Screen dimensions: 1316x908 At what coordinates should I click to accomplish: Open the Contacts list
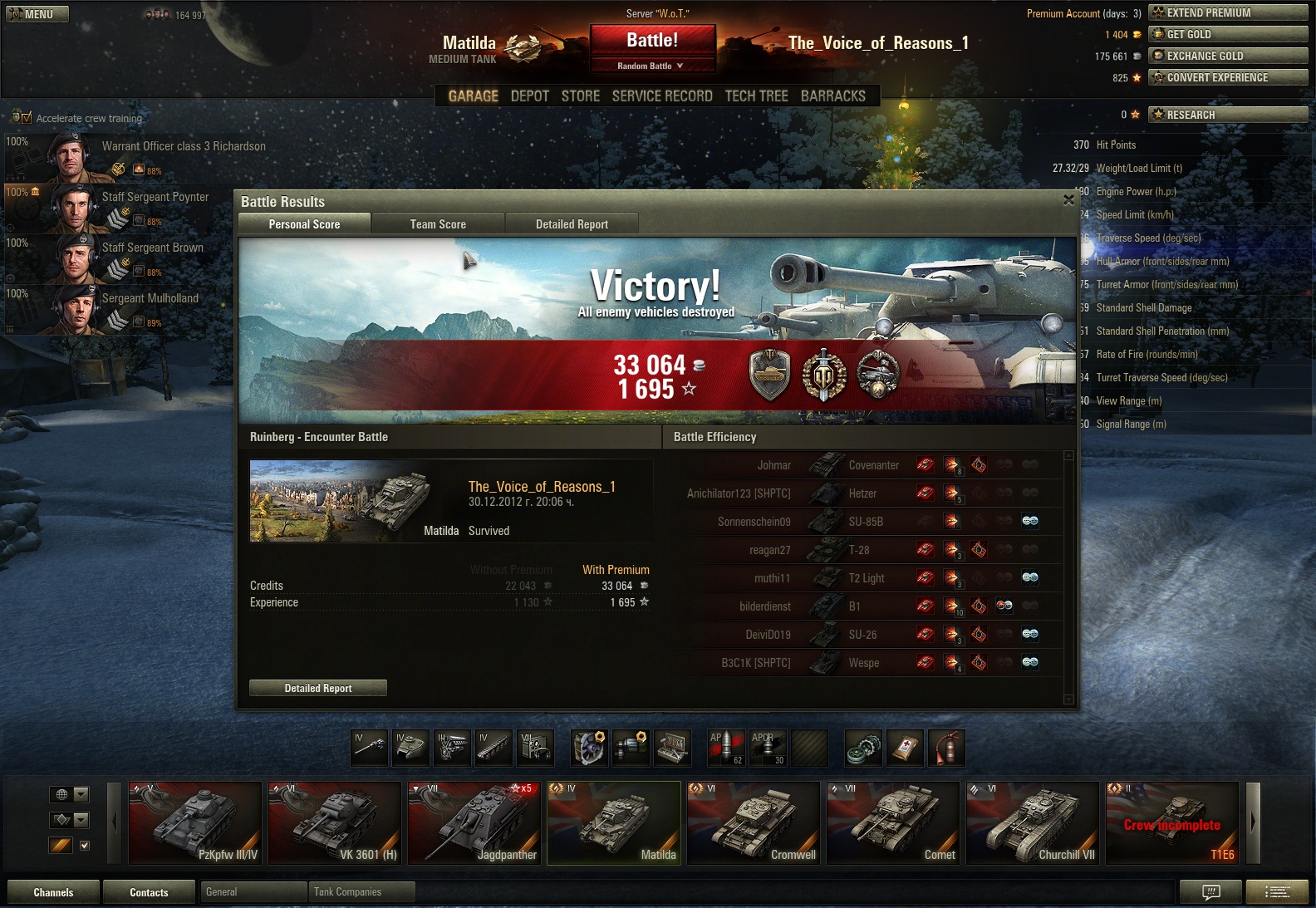[x=149, y=892]
